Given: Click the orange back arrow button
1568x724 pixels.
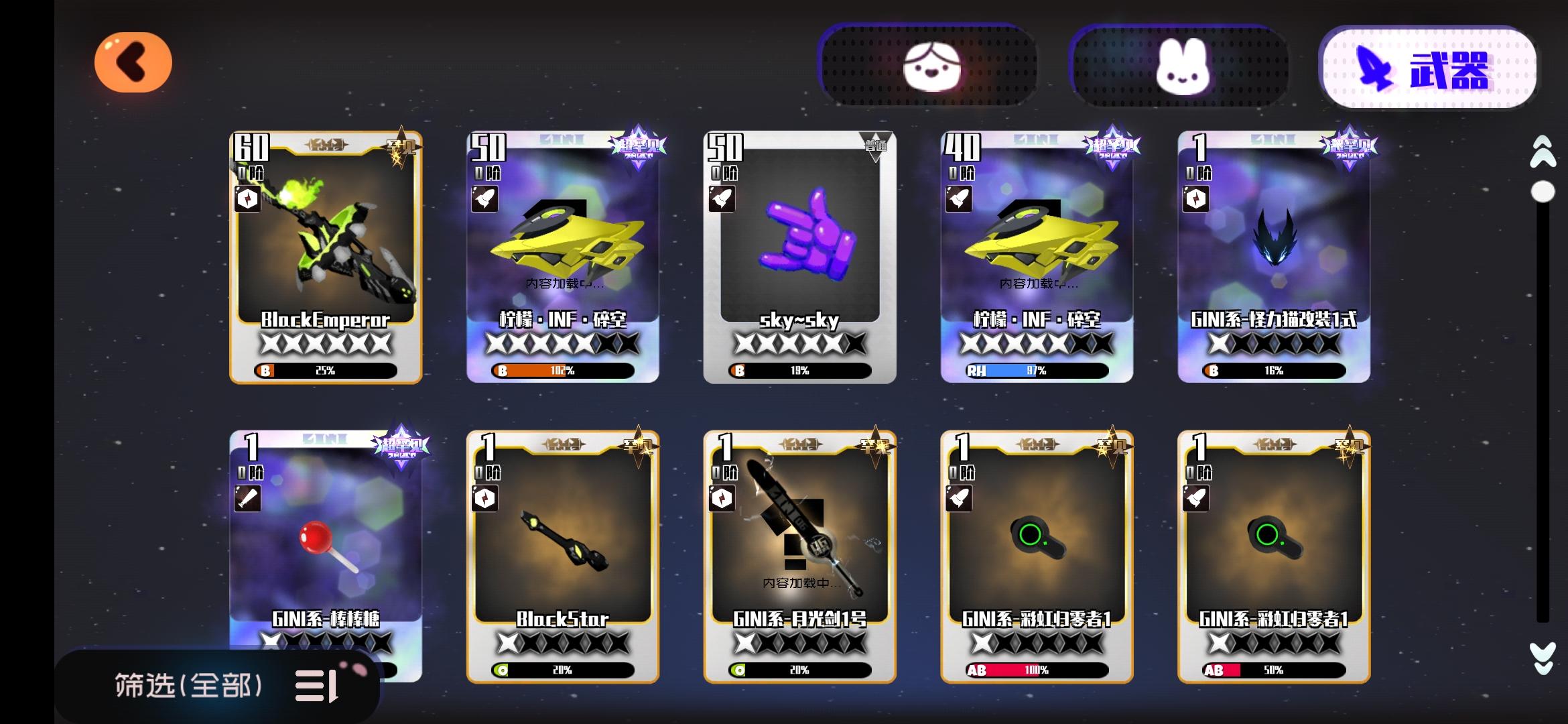Looking at the screenshot, I should [x=133, y=62].
